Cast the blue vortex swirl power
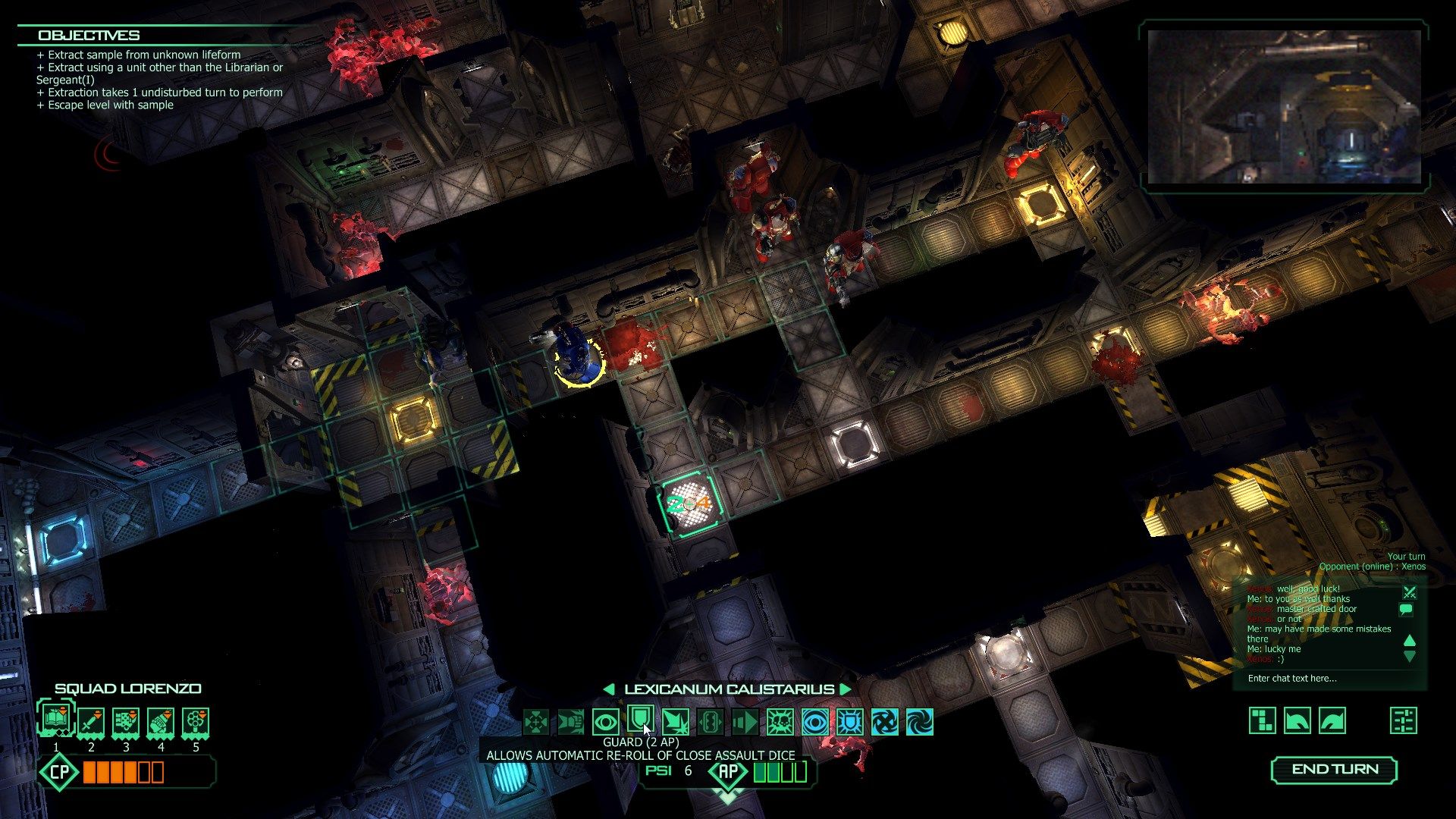Screen dimensions: 1456x819 click(920, 722)
